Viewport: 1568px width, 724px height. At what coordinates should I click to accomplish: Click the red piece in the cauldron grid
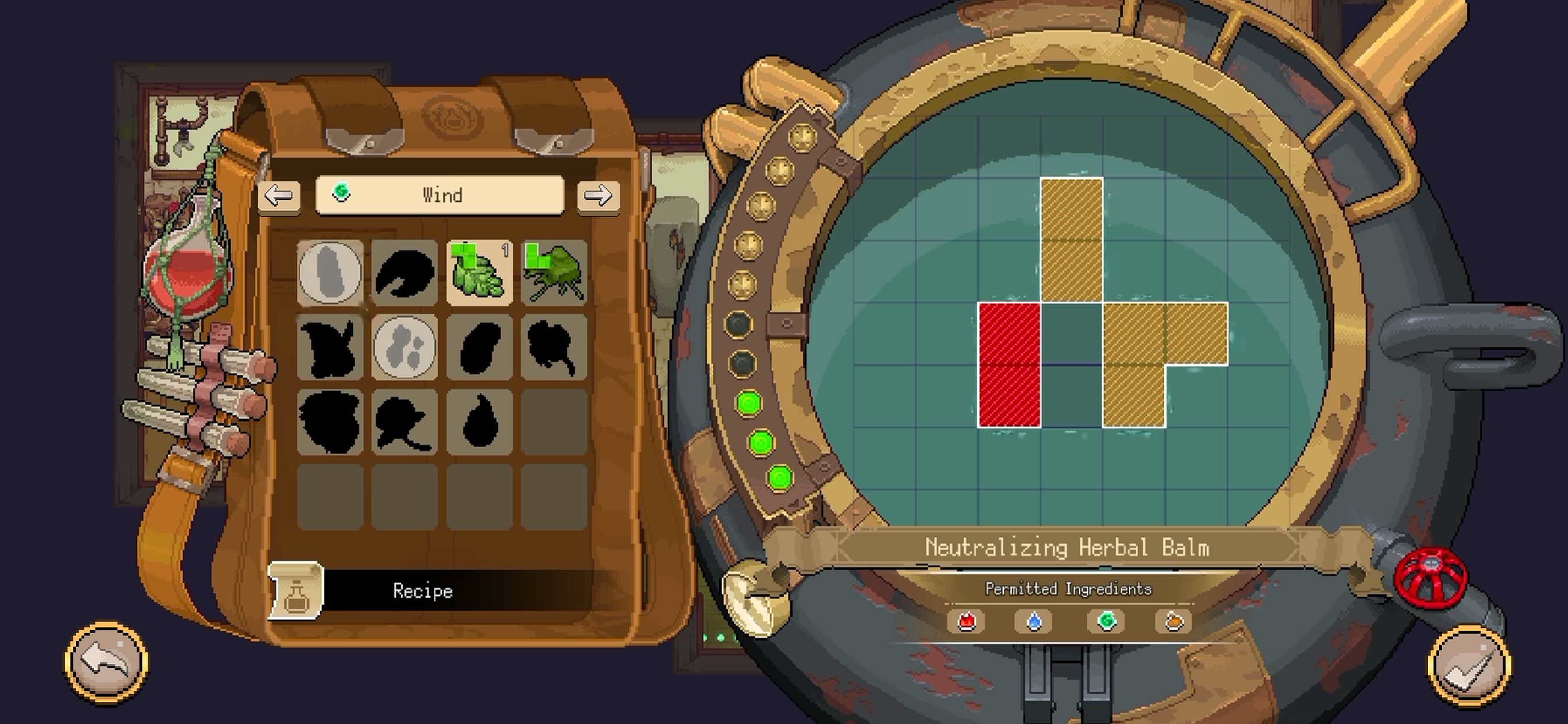click(1009, 365)
